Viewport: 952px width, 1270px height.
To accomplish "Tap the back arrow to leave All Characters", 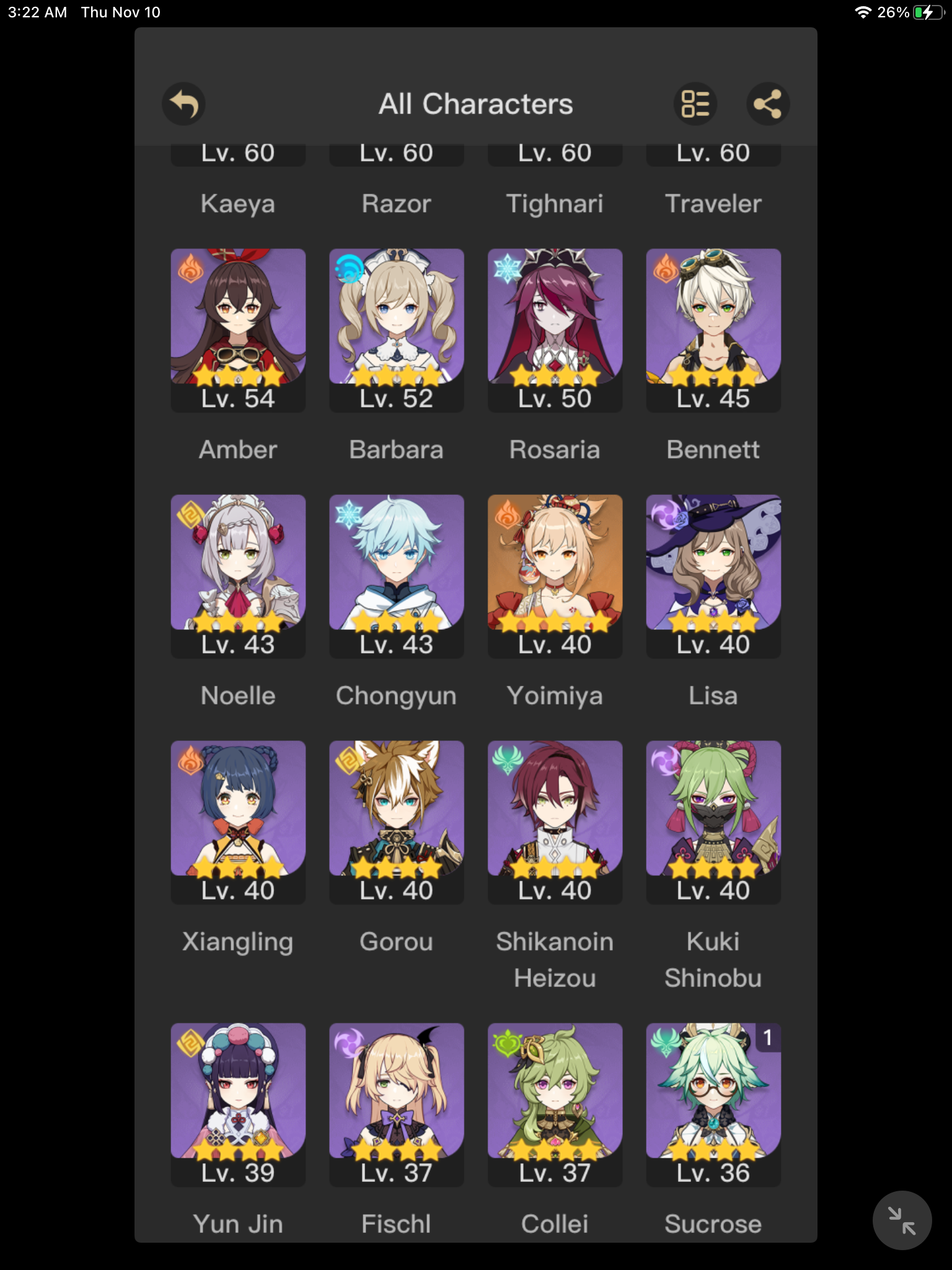I will (x=183, y=104).
